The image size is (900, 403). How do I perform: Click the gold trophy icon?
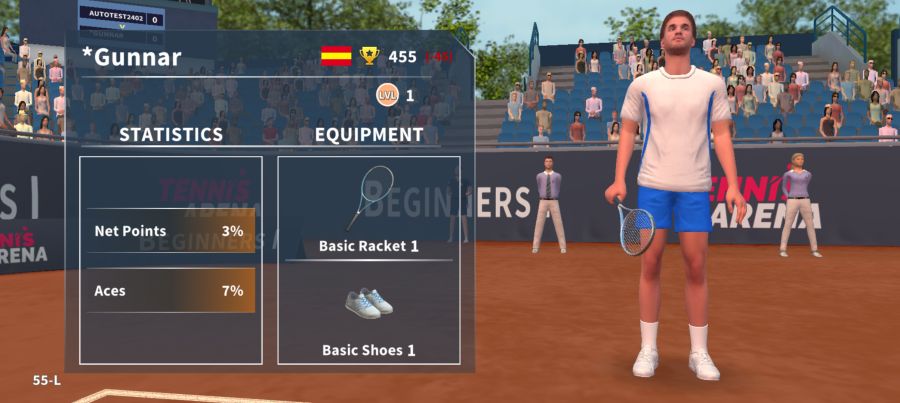point(370,56)
